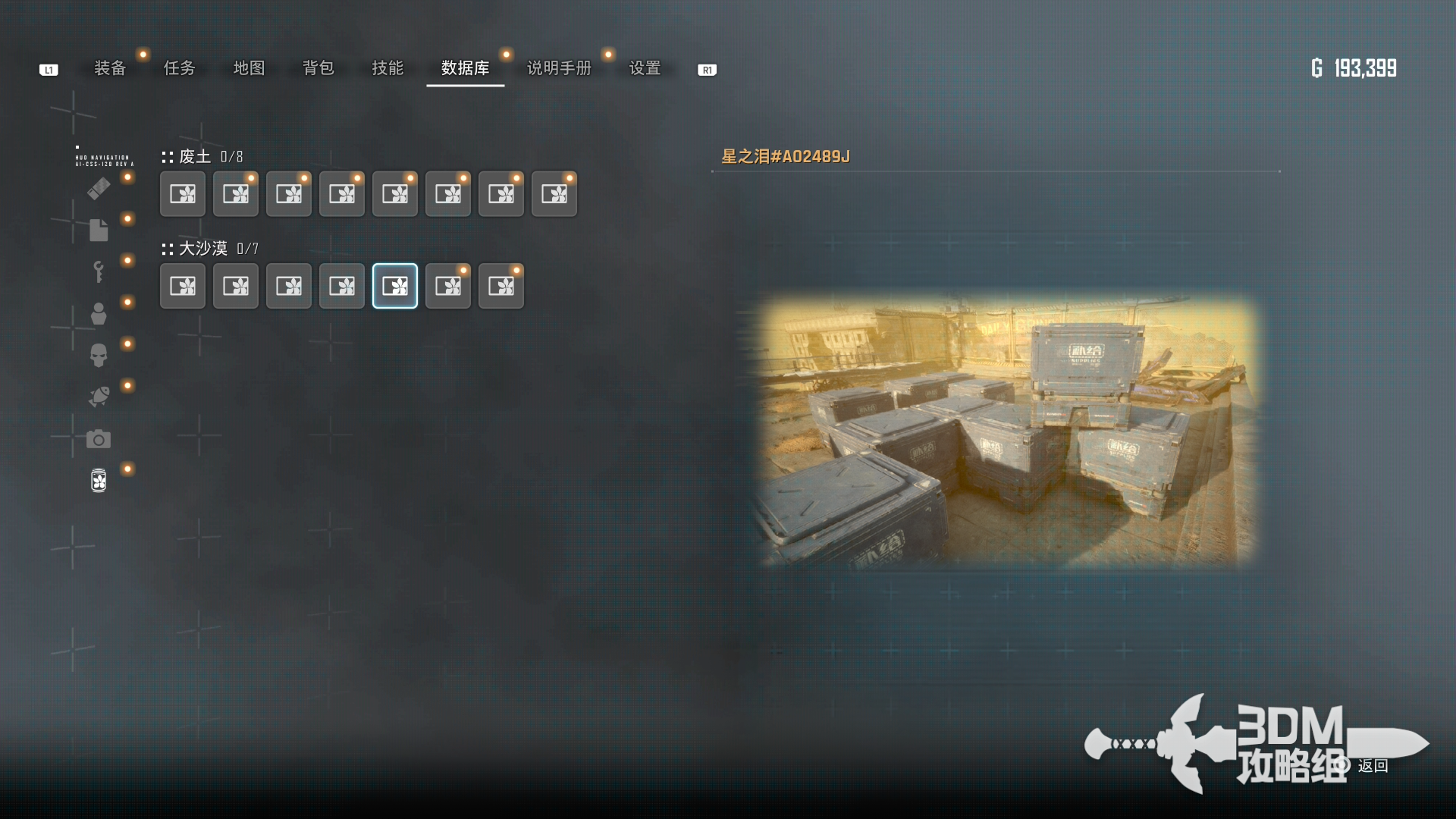Viewport: 1456px width, 819px height.
Task: Select the 数据库 database tab
Action: coord(465,68)
